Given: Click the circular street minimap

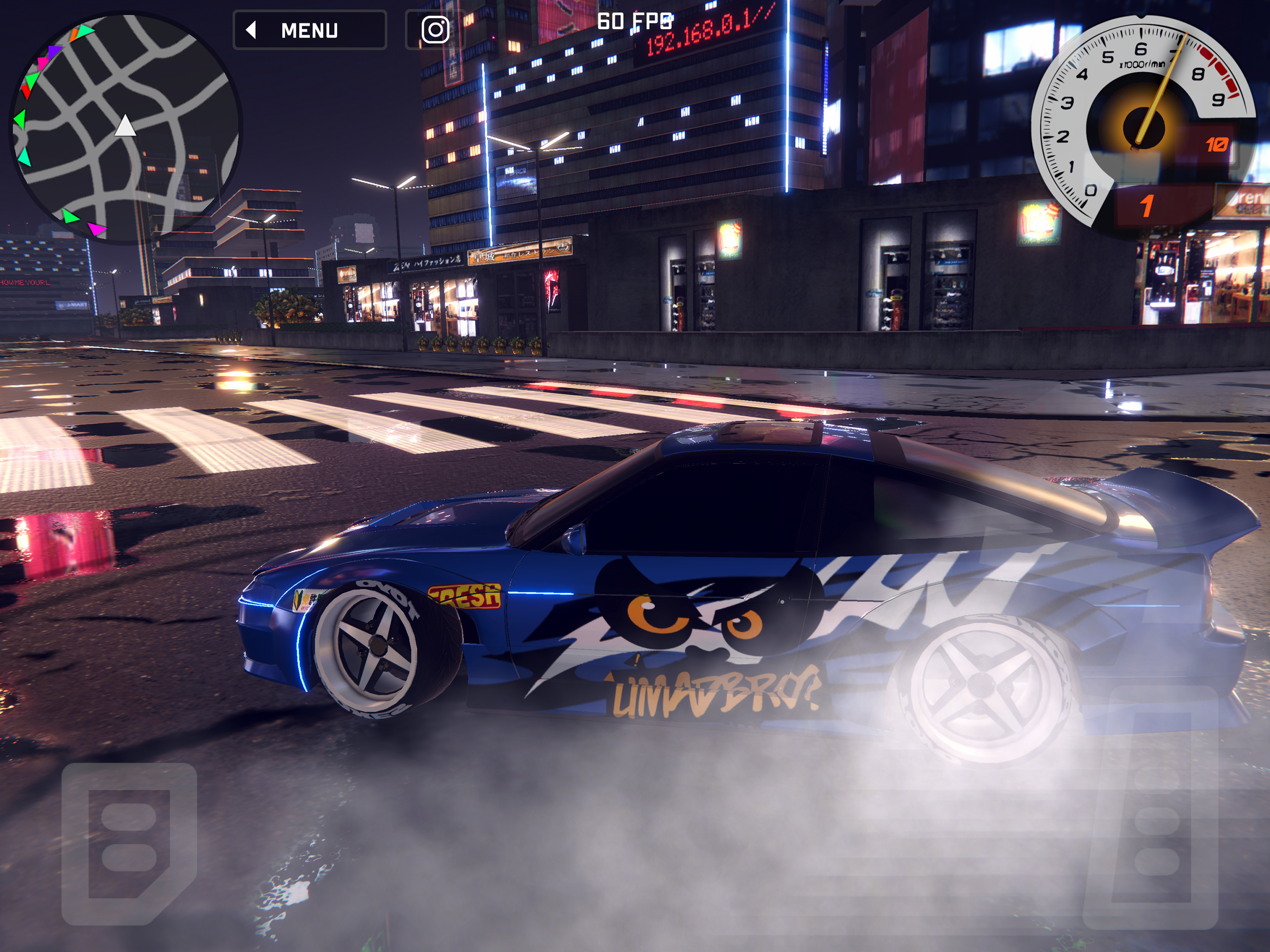Looking at the screenshot, I should [125, 126].
